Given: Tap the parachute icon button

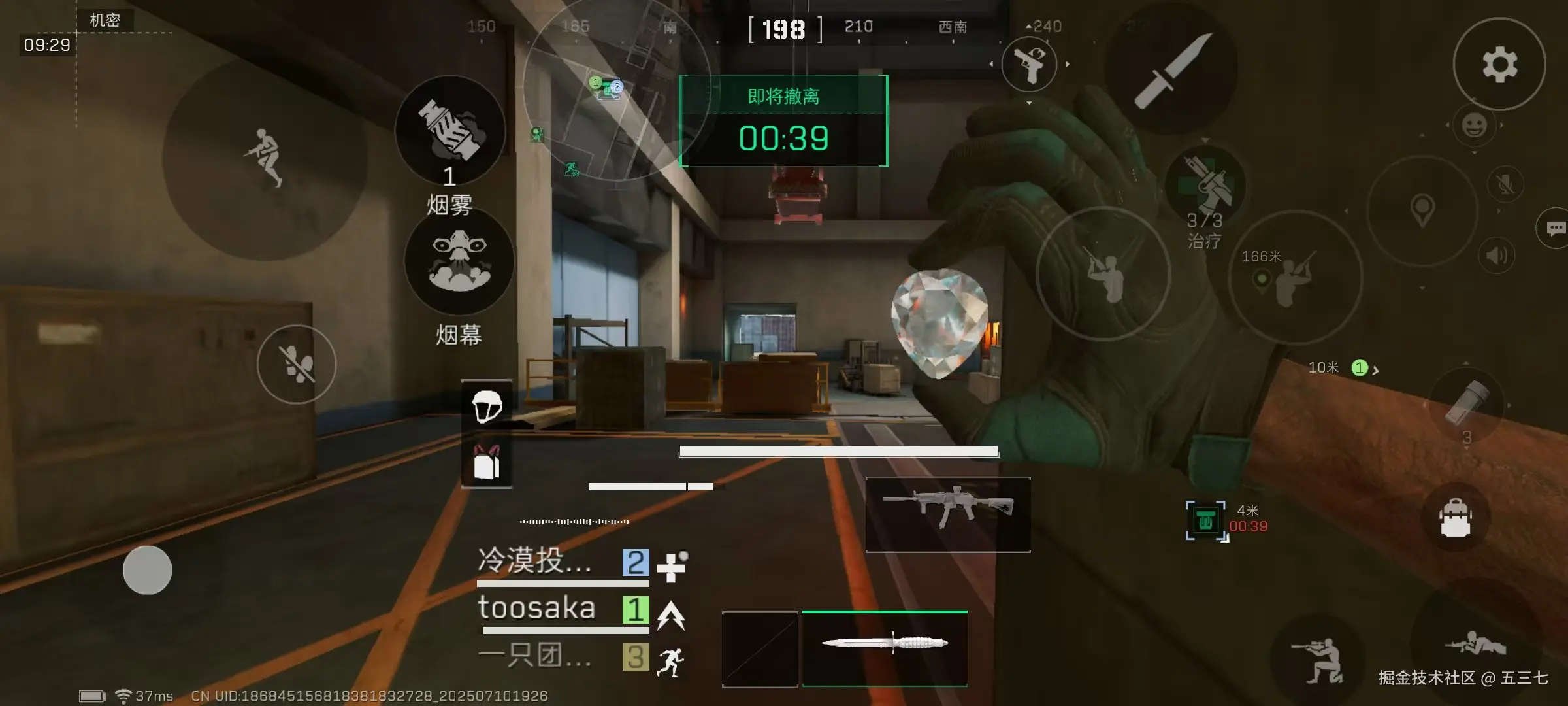Looking at the screenshot, I should (487, 407).
